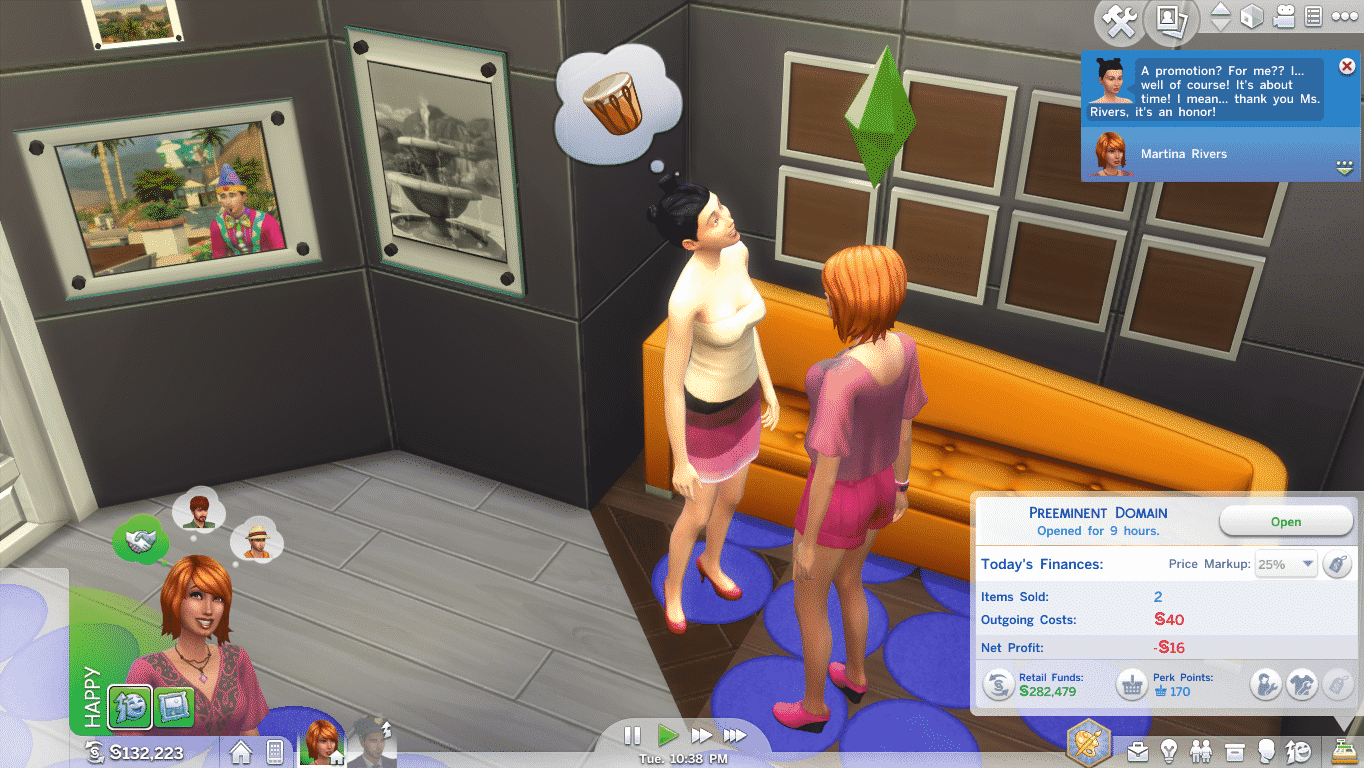Image resolution: width=1364 pixels, height=768 pixels.
Task: Set game speed to normal play
Action: (x=668, y=736)
